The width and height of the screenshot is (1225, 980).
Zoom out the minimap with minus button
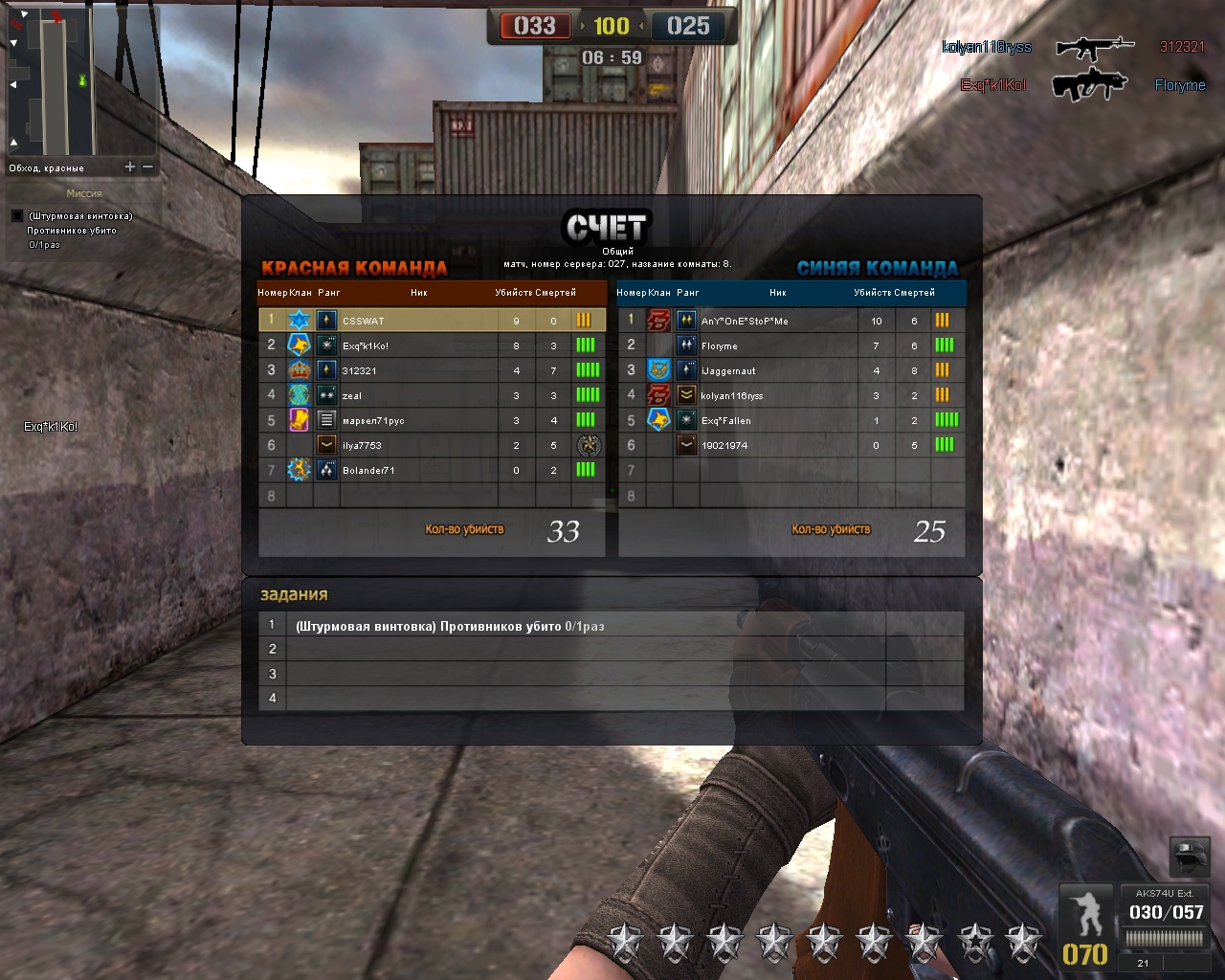click(x=148, y=167)
